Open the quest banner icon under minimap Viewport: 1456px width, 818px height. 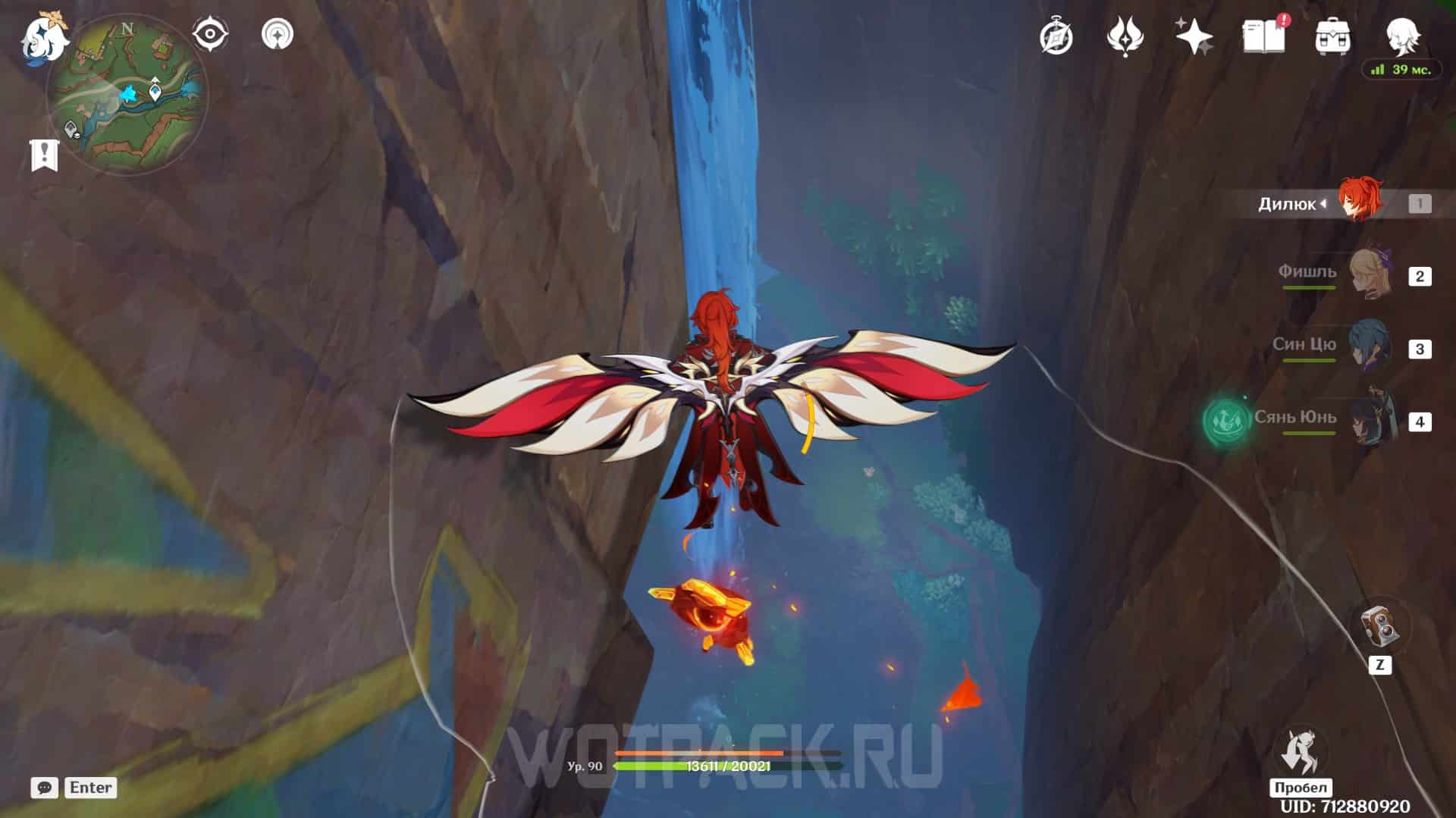click(x=44, y=155)
